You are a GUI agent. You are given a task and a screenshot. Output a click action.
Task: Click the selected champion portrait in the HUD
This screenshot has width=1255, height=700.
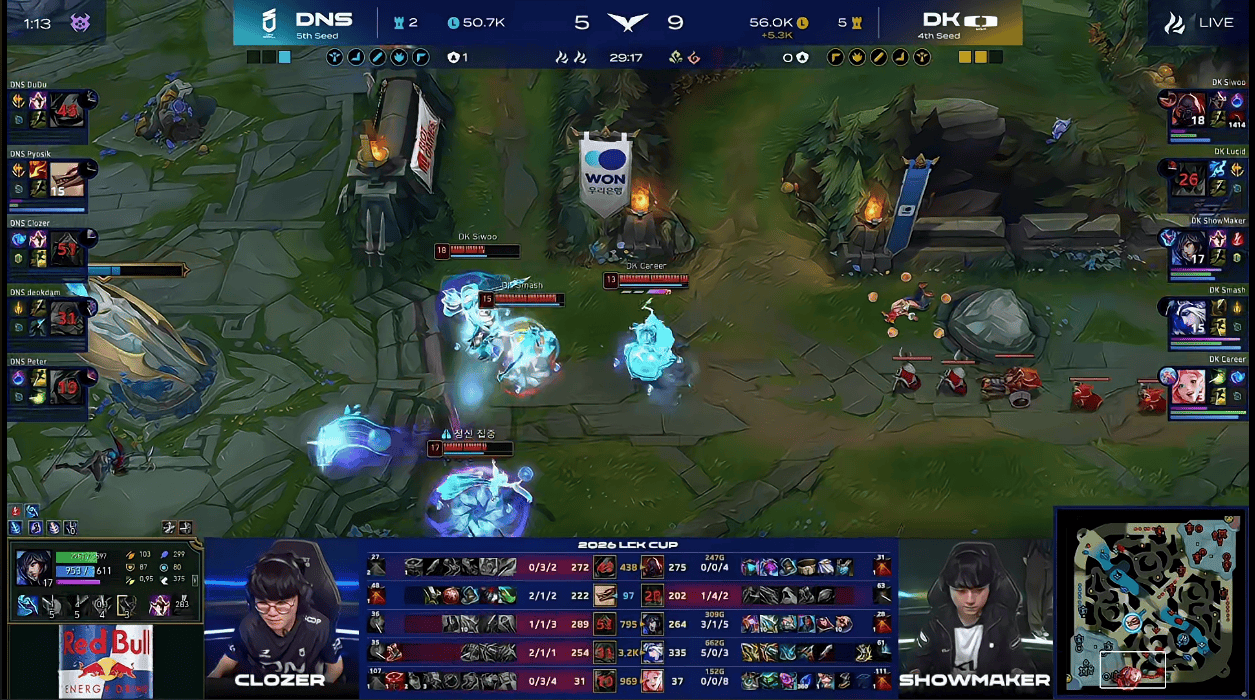33,567
